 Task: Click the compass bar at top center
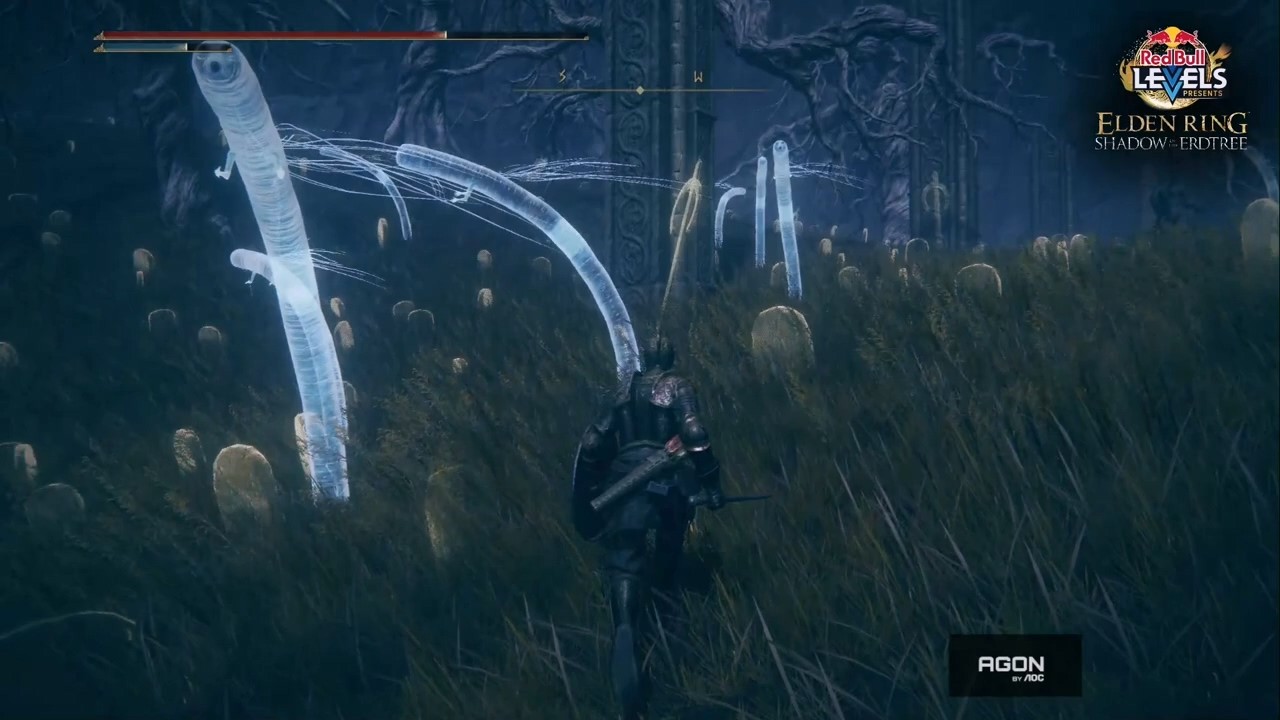click(640, 90)
